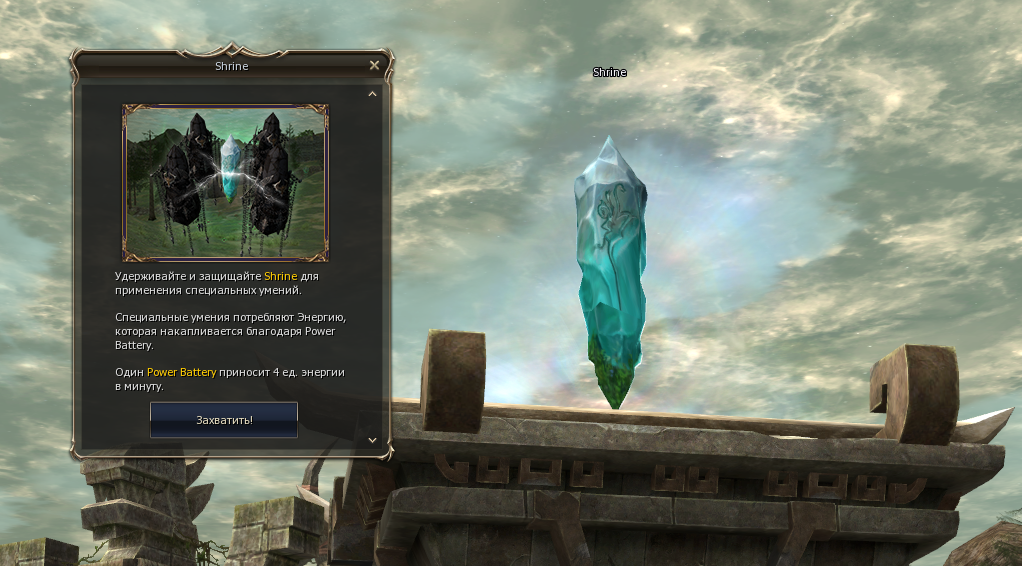
Task: Click the Shrine illustration thumbnail
Action: point(225,182)
